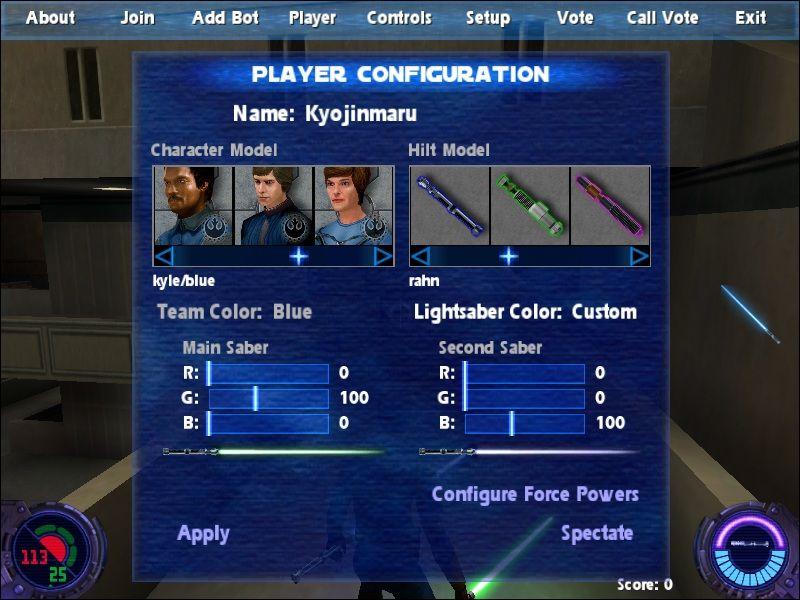Open the About menu
This screenshot has width=800, height=600.
[50, 18]
